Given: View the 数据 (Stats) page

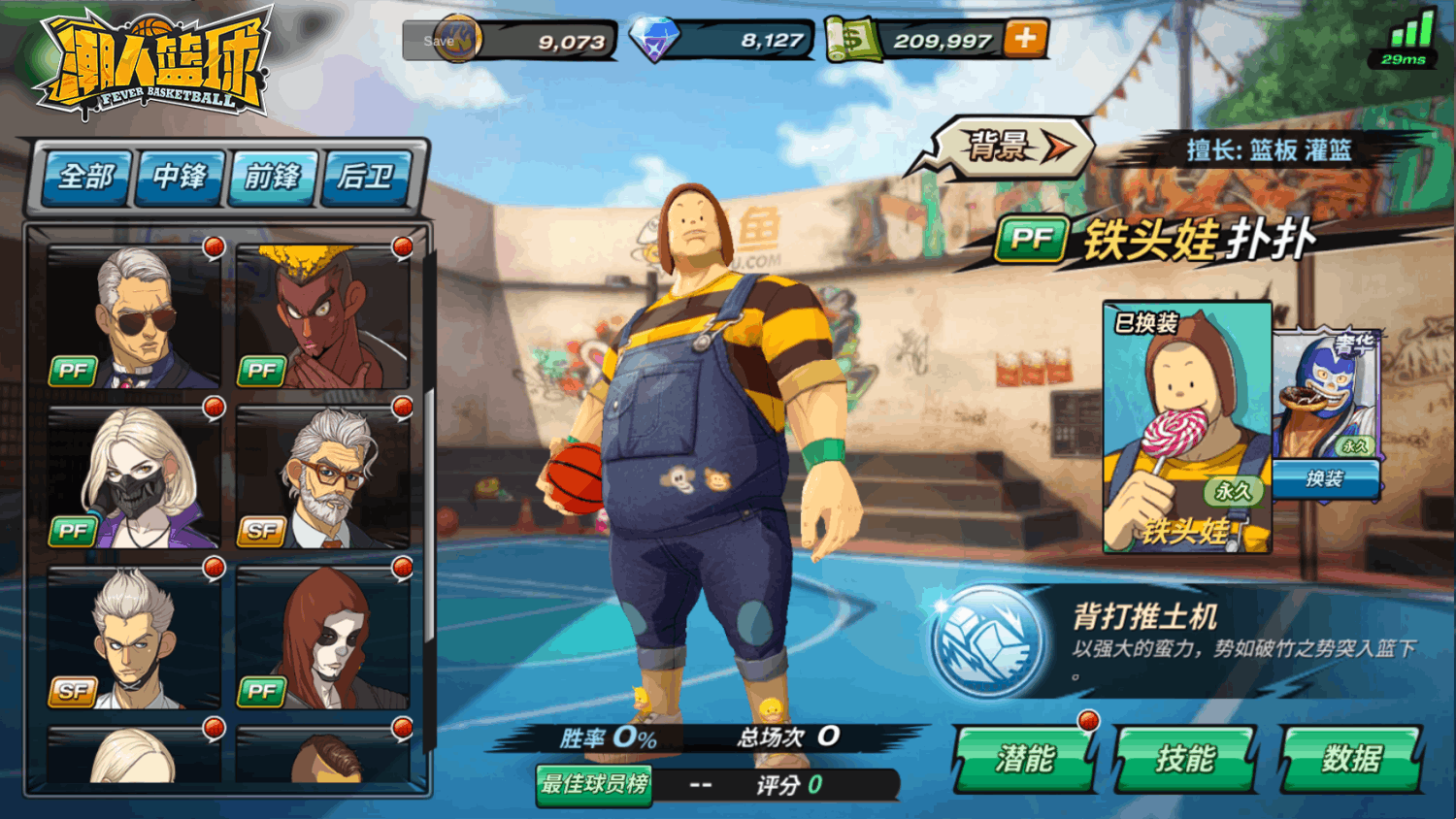Looking at the screenshot, I should click(x=1350, y=759).
